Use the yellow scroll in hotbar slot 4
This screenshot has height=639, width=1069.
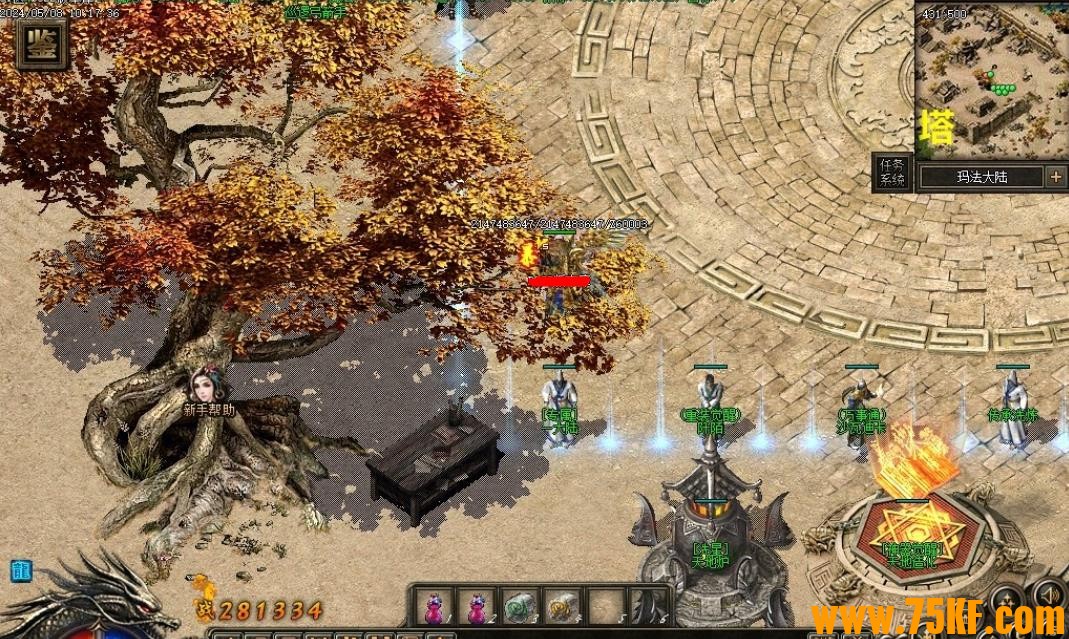click(560, 608)
